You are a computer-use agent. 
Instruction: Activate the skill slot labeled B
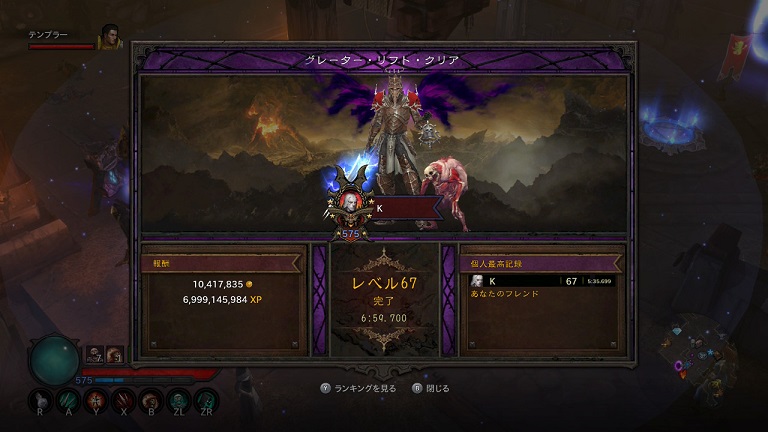(151, 400)
